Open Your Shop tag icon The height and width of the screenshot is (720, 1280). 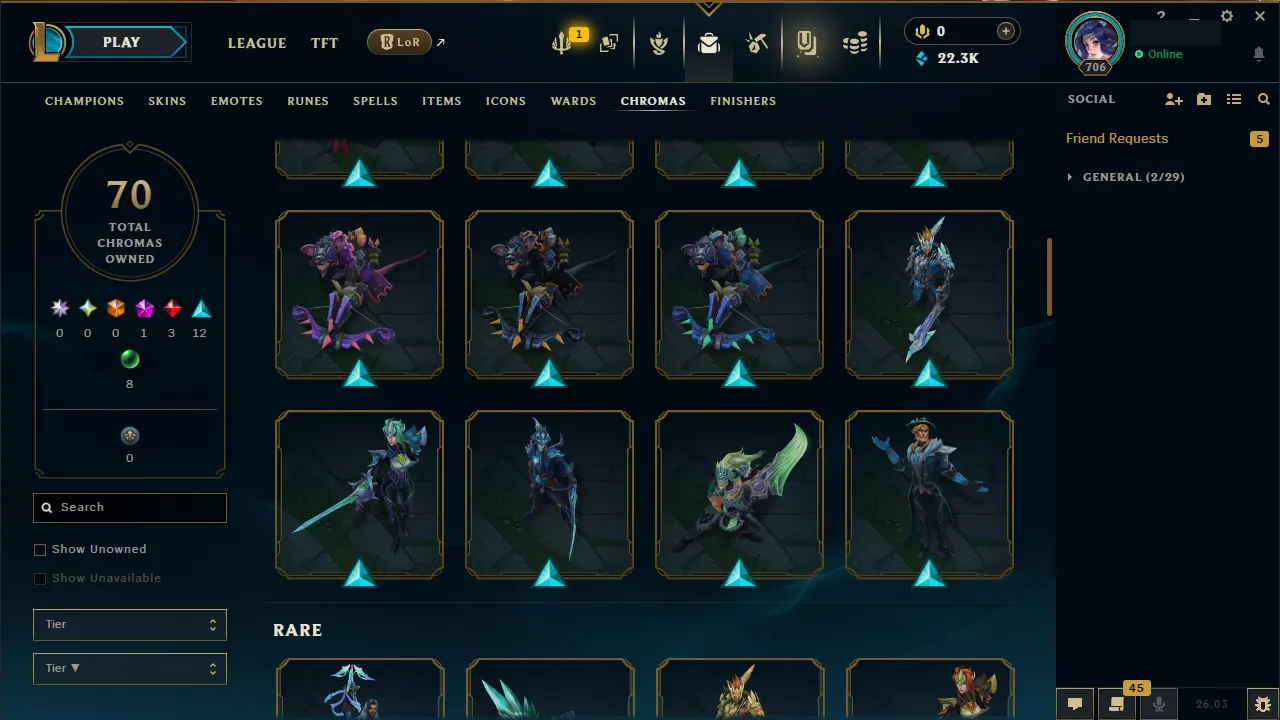click(806, 40)
